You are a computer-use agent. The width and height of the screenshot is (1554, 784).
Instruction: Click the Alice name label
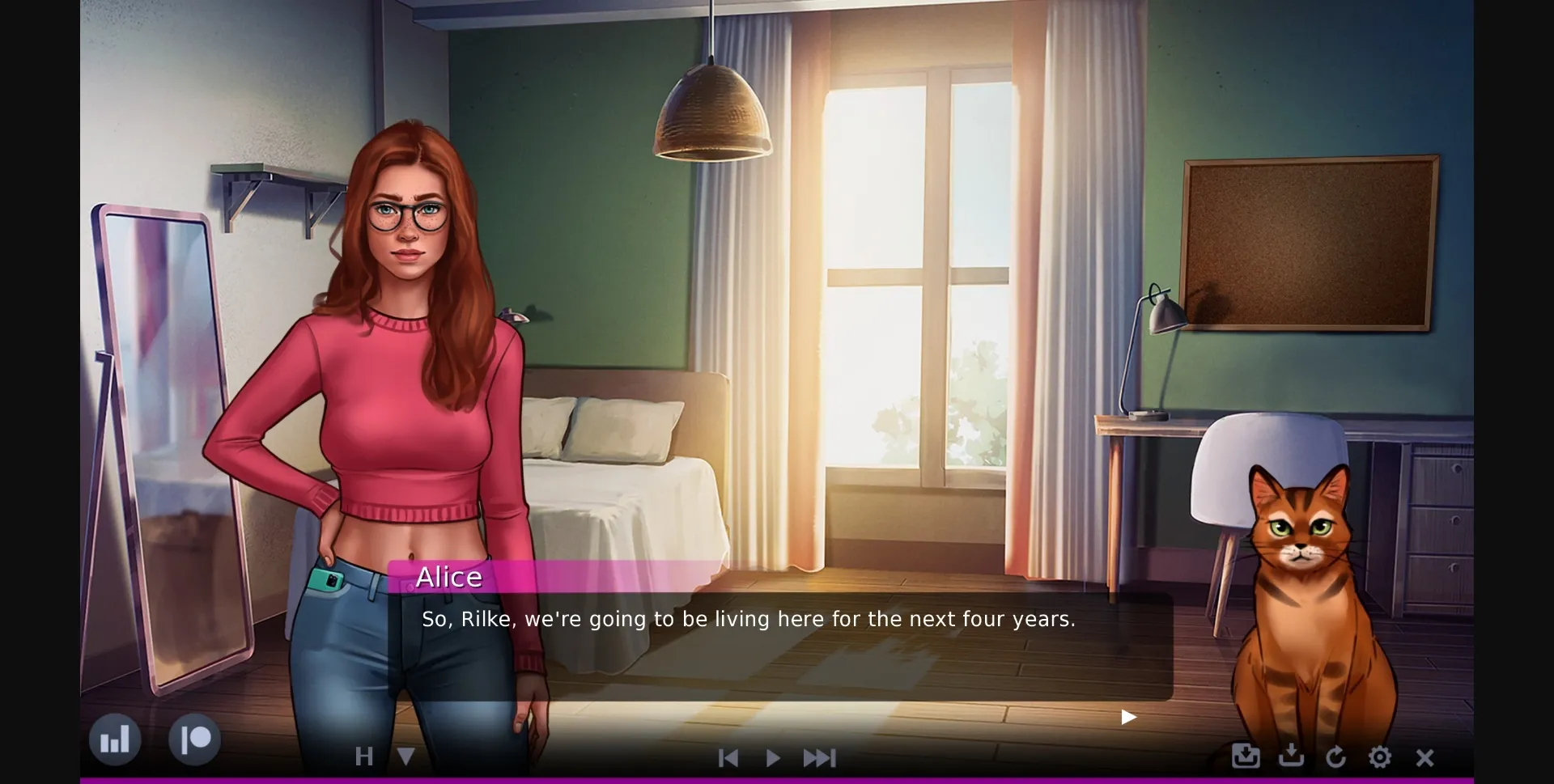(x=450, y=577)
